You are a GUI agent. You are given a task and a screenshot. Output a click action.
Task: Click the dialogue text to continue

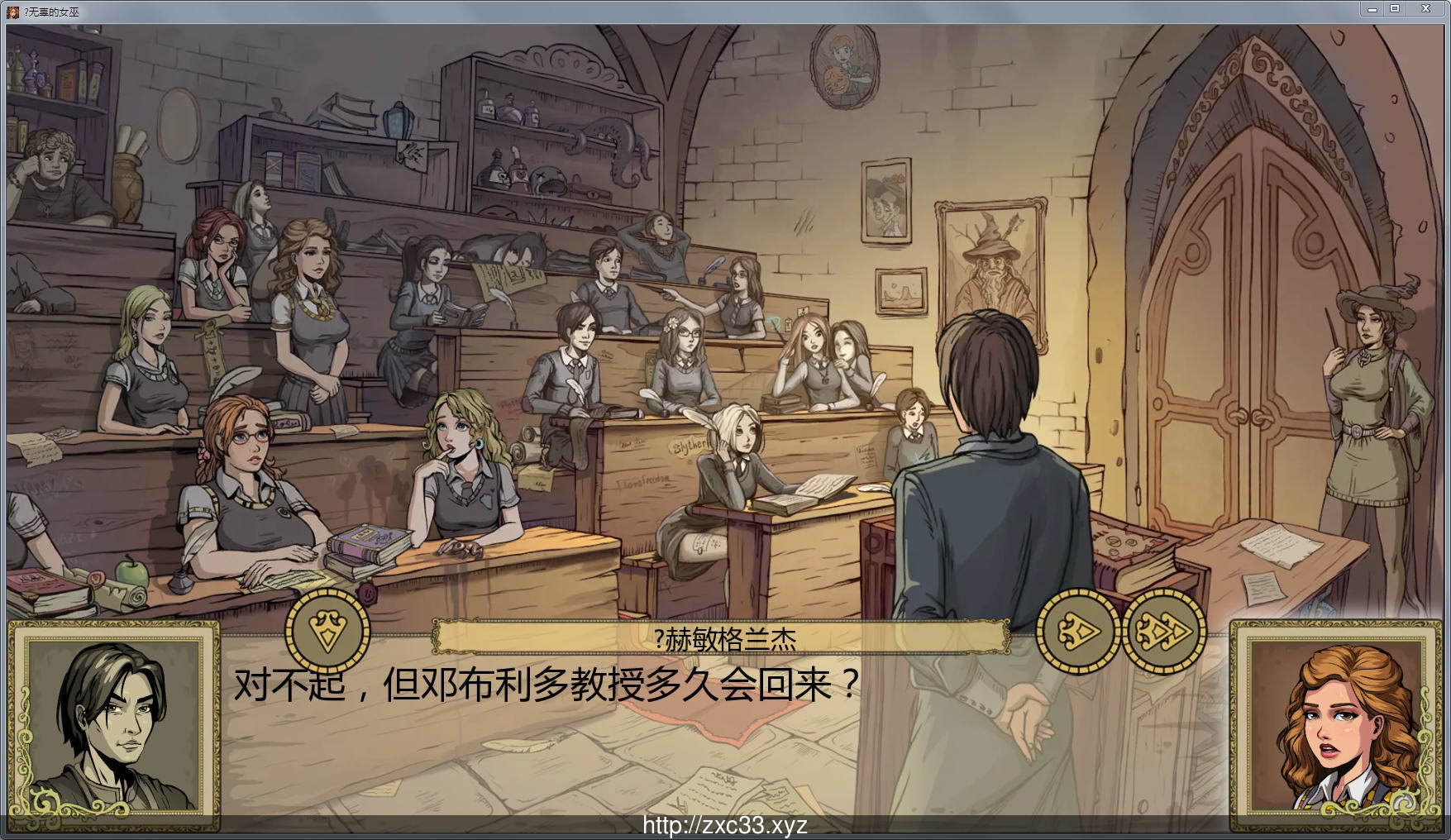point(546,683)
